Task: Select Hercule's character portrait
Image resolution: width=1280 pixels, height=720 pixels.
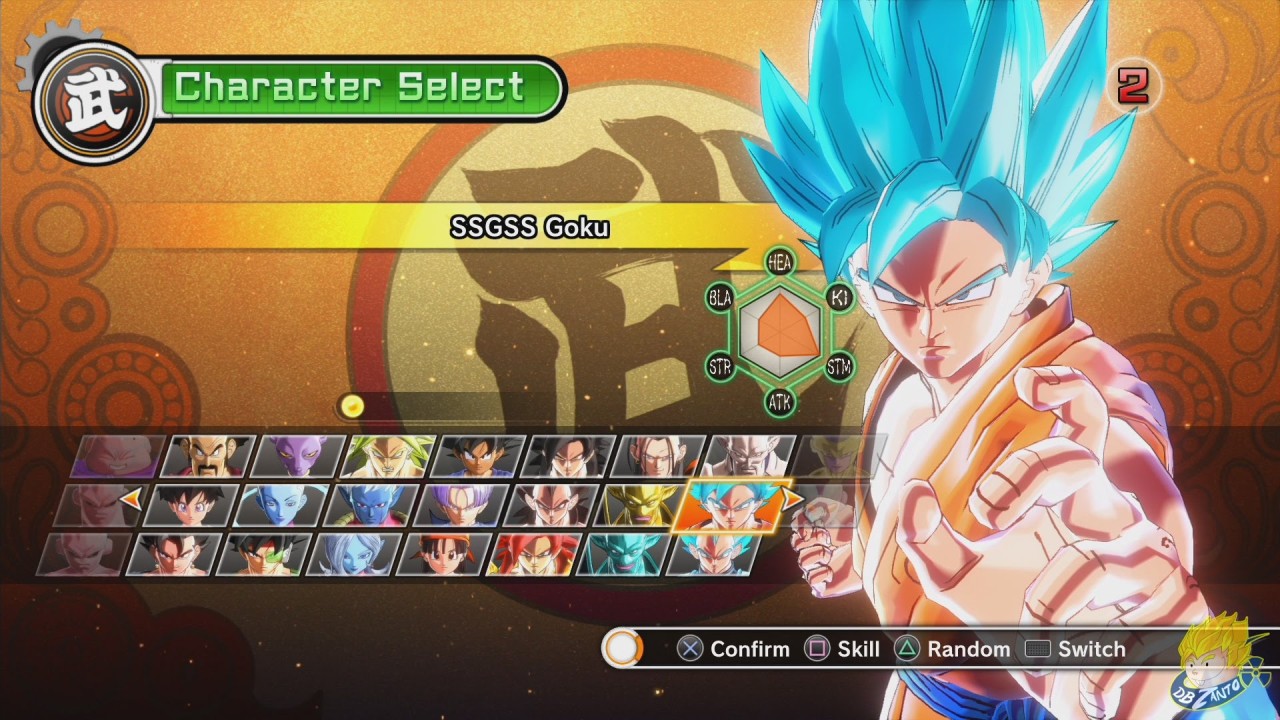Action: point(207,456)
